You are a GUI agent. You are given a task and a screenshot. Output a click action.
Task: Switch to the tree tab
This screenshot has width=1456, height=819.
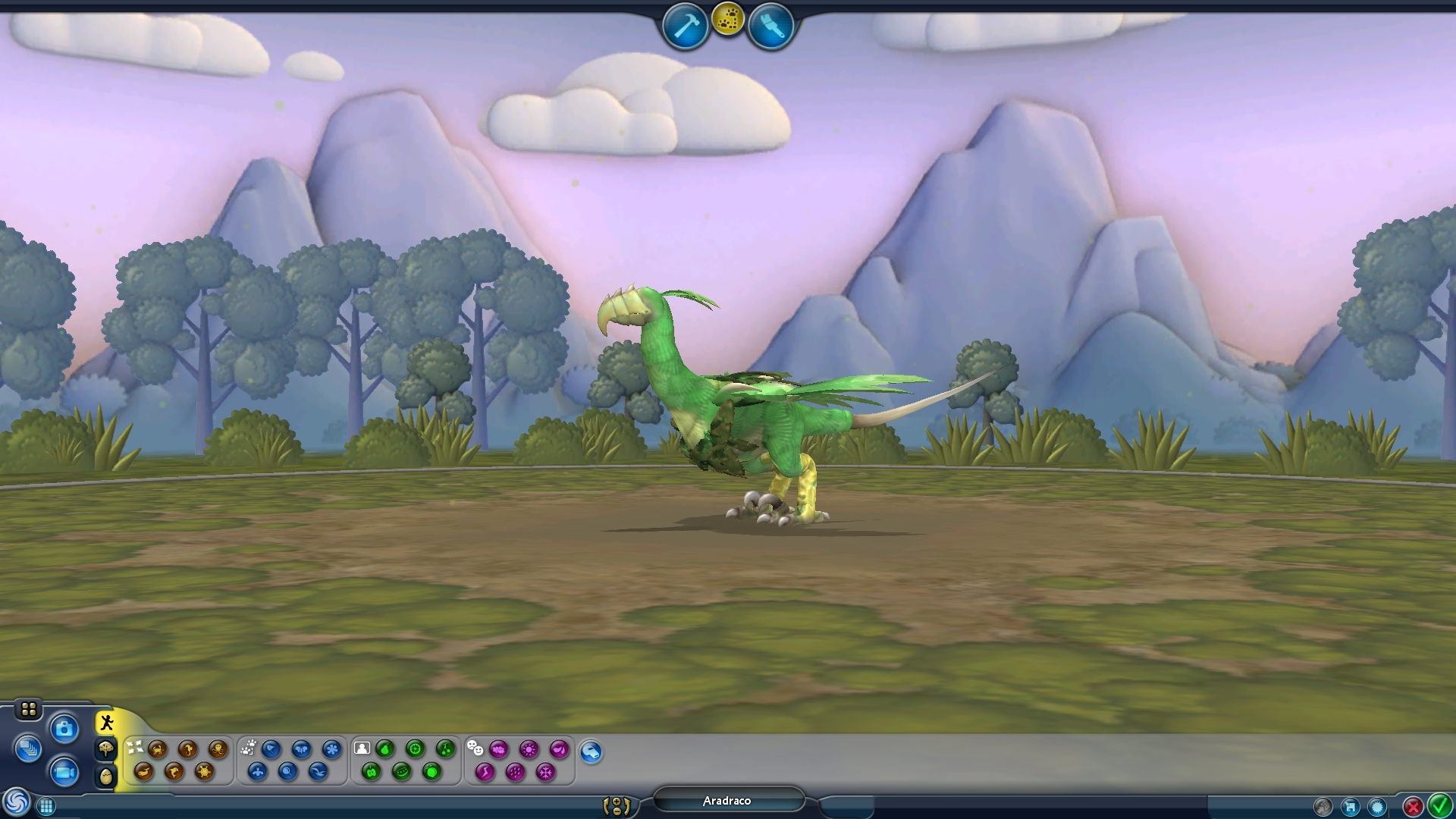[x=106, y=749]
